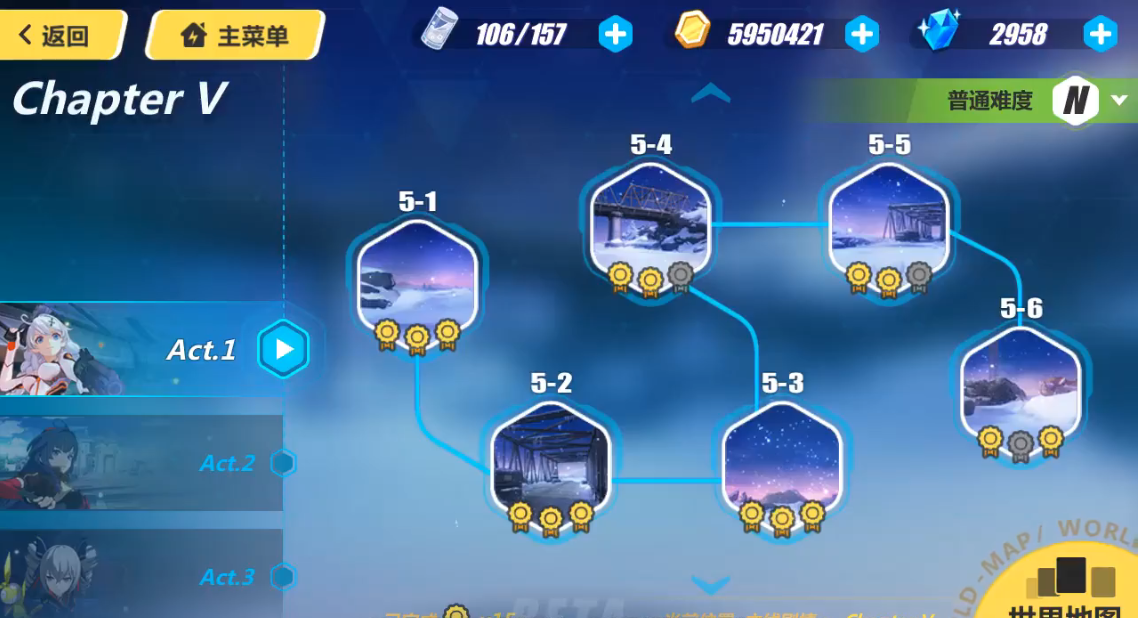This screenshot has width=1138, height=618.
Task: Open stage 5-4
Action: [x=651, y=222]
